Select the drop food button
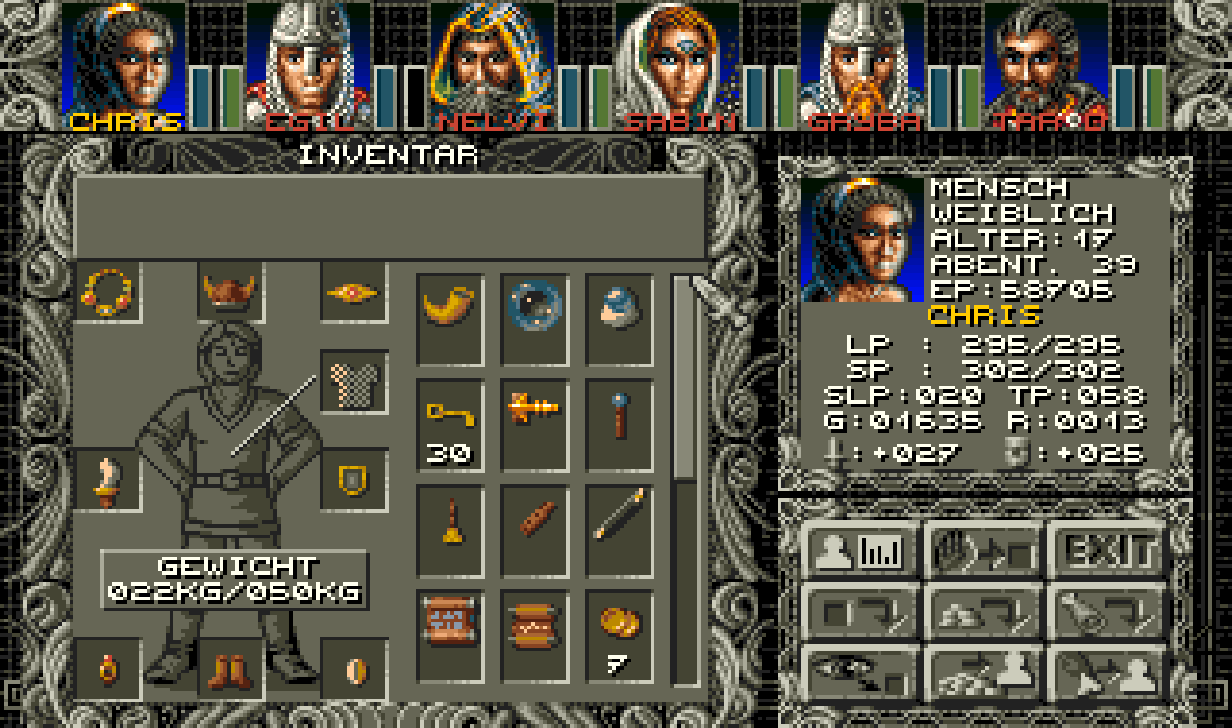1232x728 pixels. (1108, 609)
